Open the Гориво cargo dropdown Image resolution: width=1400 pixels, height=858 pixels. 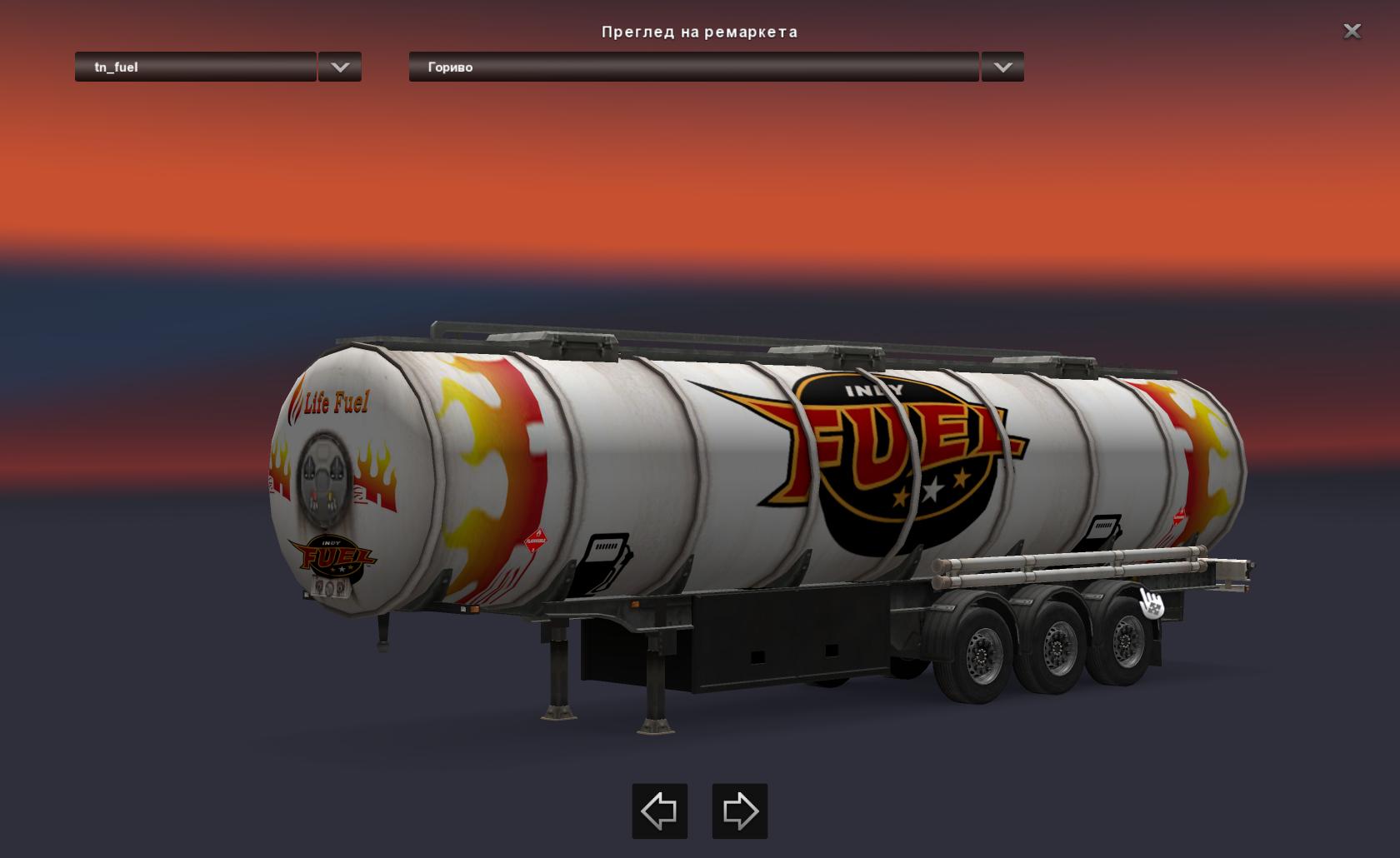pyautogui.click(x=693, y=67)
